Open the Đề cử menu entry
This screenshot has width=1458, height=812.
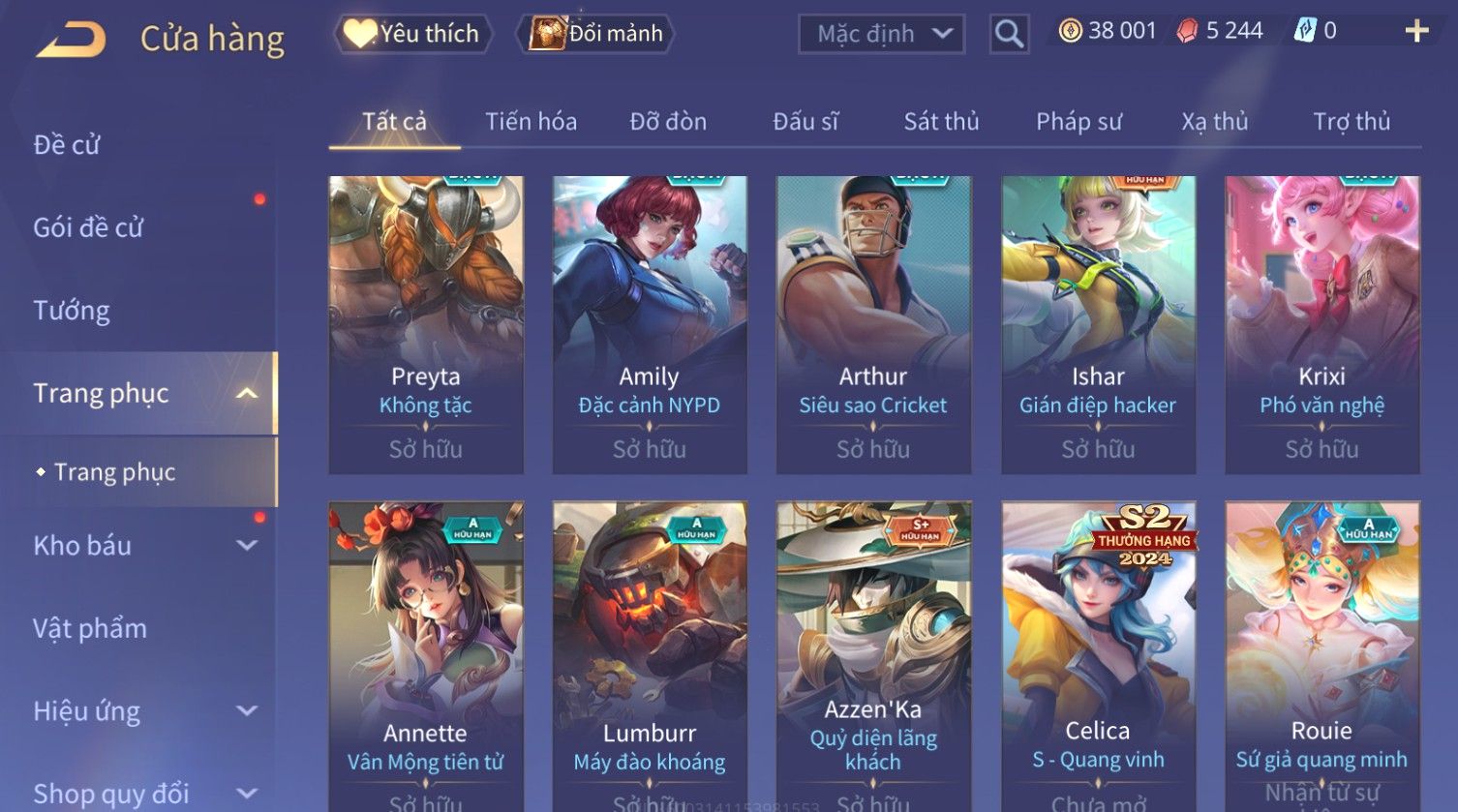(x=67, y=145)
